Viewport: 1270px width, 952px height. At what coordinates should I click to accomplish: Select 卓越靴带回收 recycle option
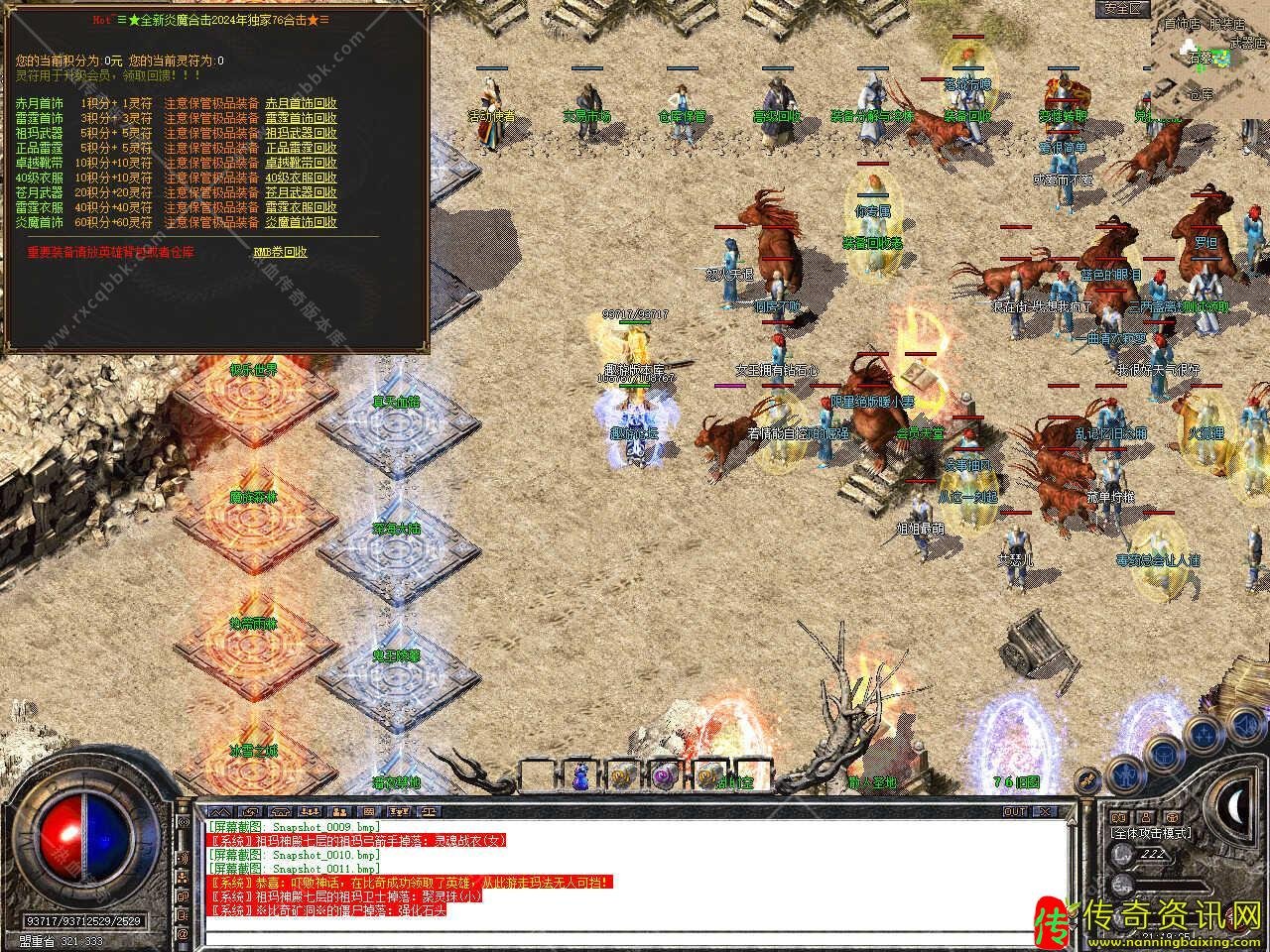(x=301, y=163)
